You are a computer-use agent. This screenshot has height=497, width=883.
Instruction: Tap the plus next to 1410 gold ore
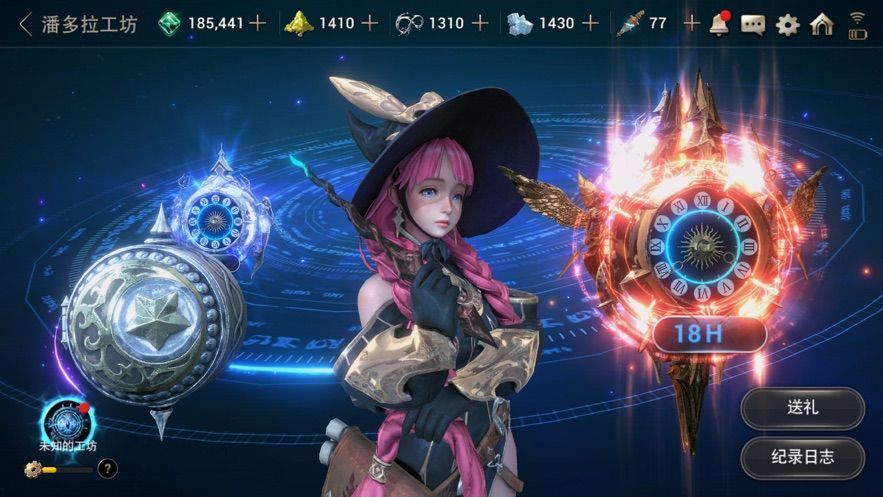370,23
